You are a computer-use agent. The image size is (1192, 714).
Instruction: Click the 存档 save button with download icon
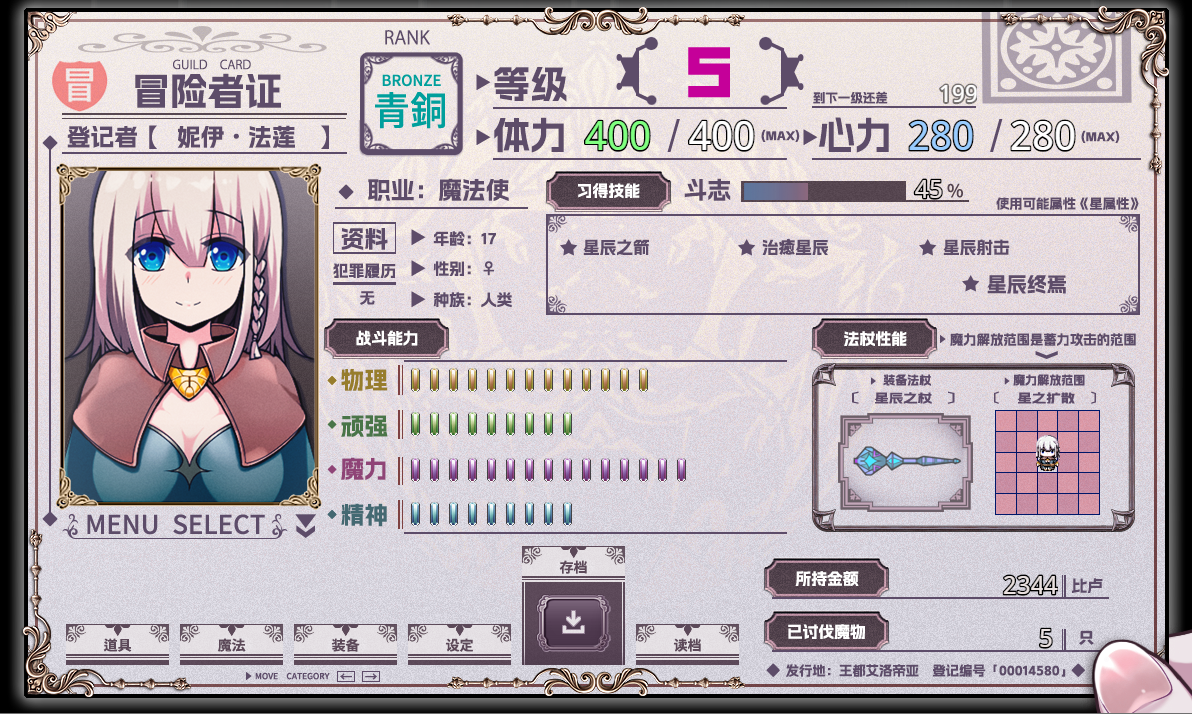[x=573, y=623]
